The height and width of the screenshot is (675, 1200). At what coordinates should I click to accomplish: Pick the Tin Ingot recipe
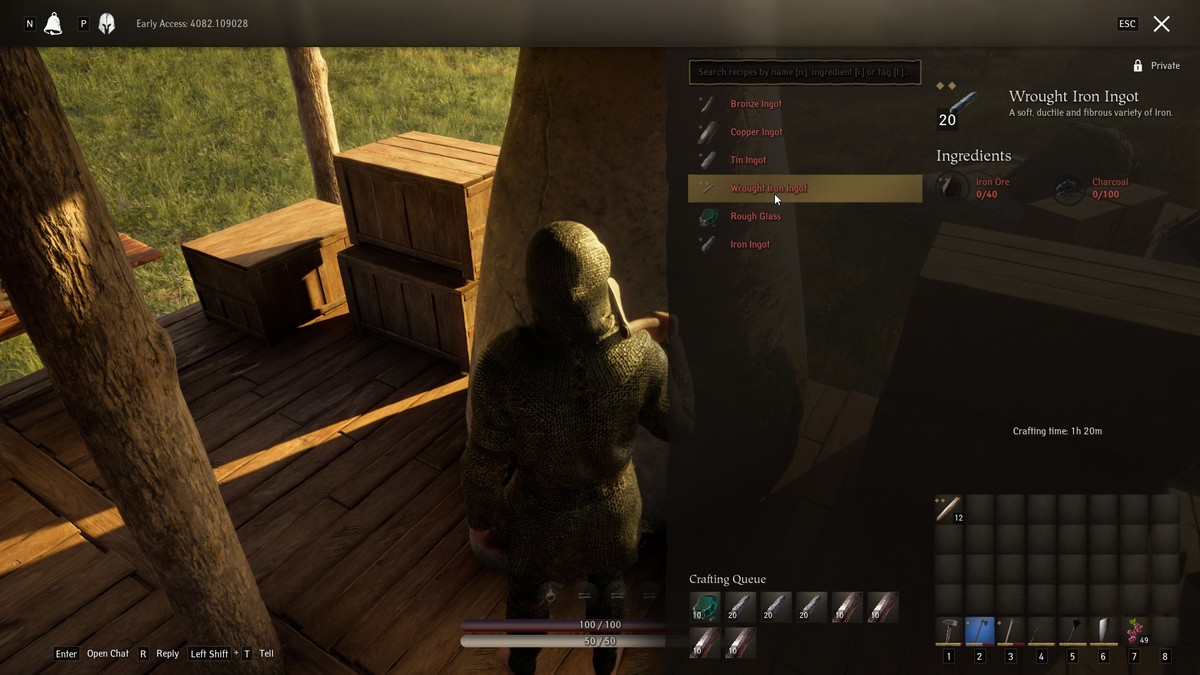pyautogui.click(x=748, y=160)
